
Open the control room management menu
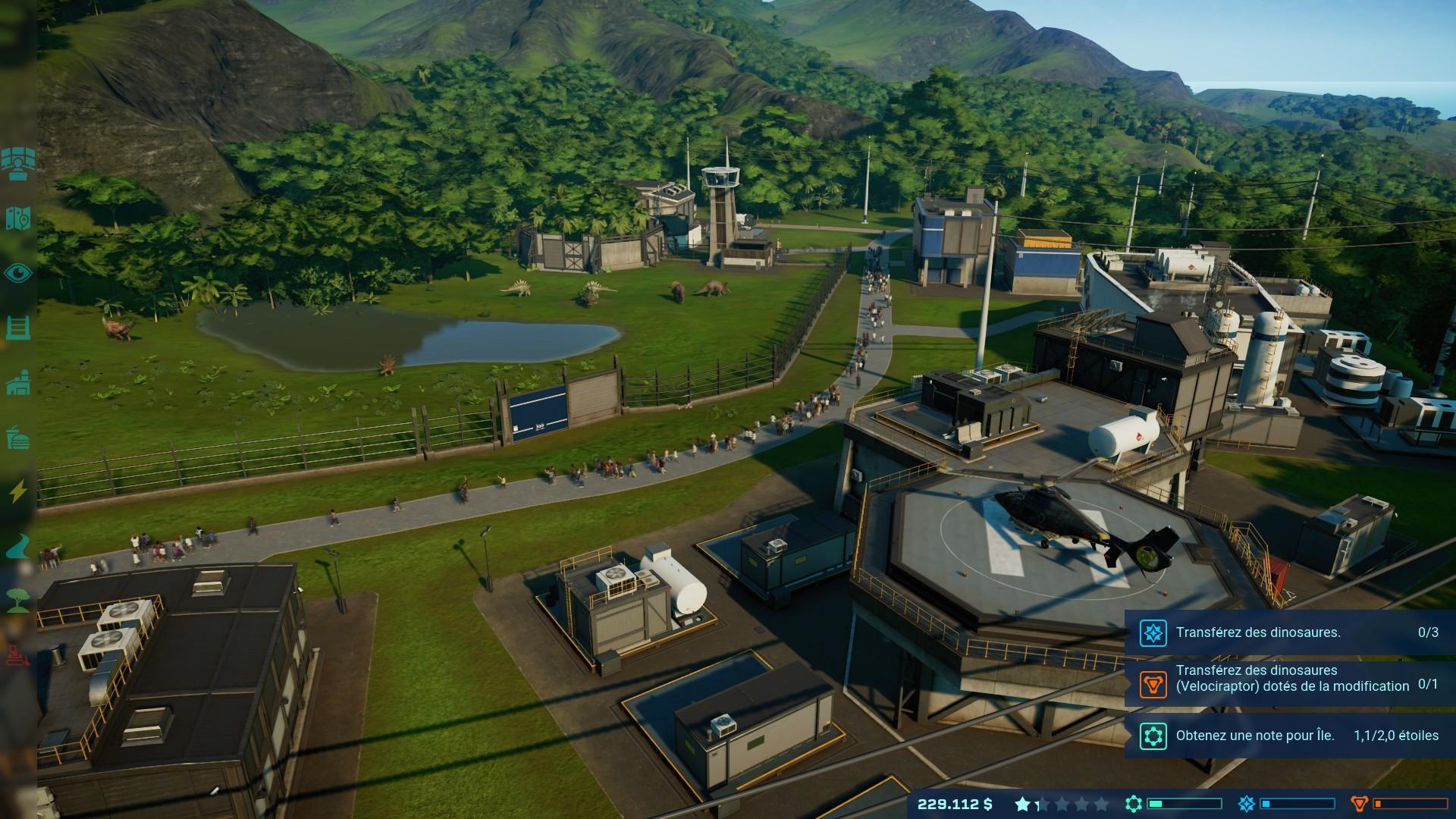pos(17,162)
